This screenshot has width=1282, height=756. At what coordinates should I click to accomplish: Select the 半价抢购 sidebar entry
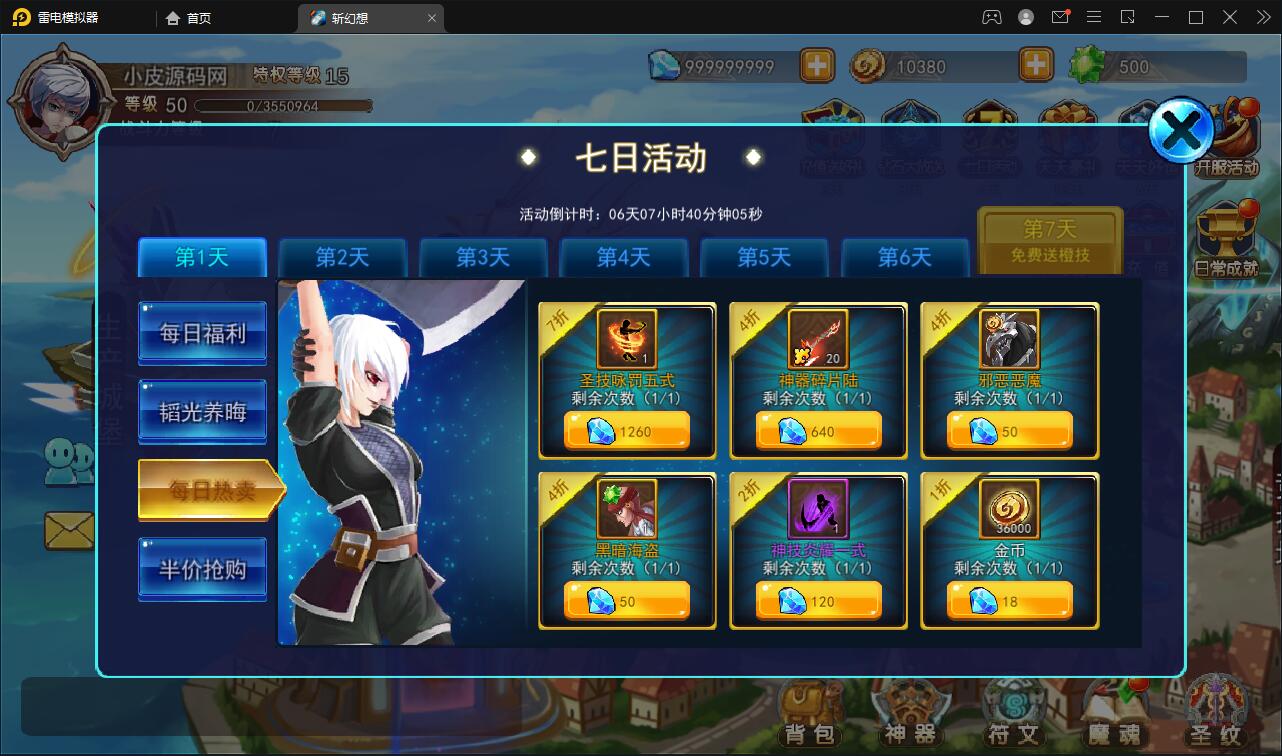(x=202, y=568)
